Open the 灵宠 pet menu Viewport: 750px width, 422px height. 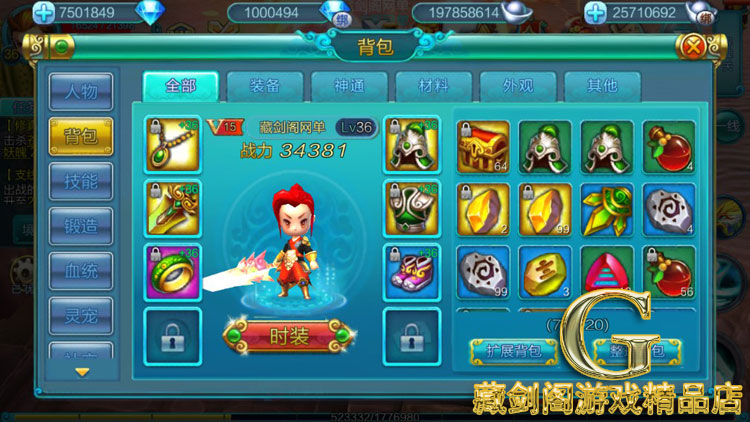(81, 315)
